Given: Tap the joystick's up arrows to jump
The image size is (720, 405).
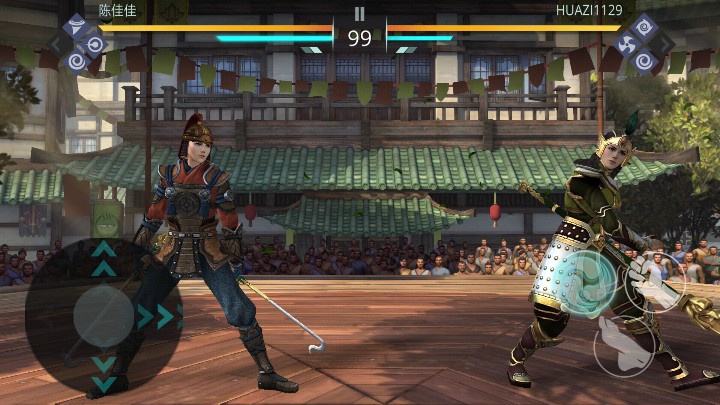Looking at the screenshot, I should tap(103, 258).
